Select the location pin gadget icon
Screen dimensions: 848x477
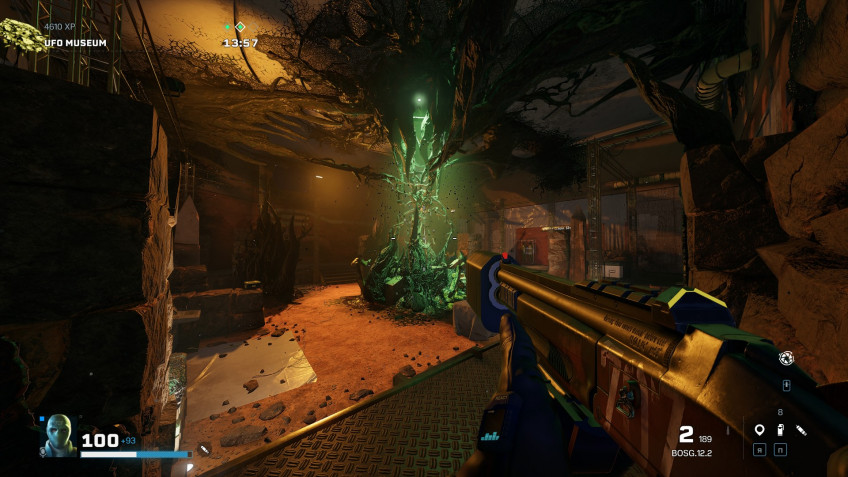[760, 430]
